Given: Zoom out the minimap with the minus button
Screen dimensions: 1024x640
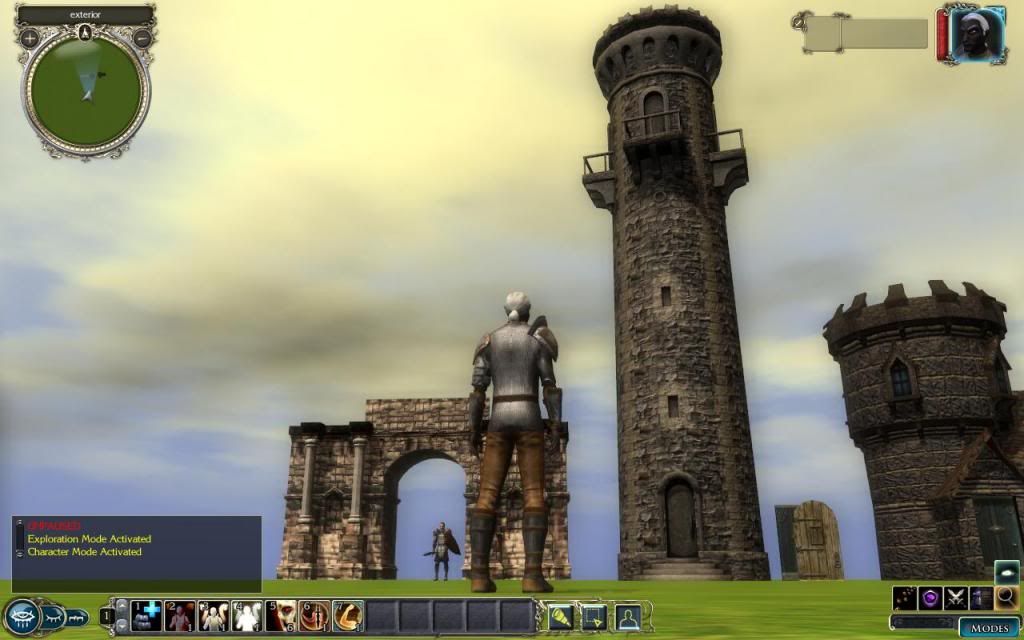Looking at the screenshot, I should (142, 38).
